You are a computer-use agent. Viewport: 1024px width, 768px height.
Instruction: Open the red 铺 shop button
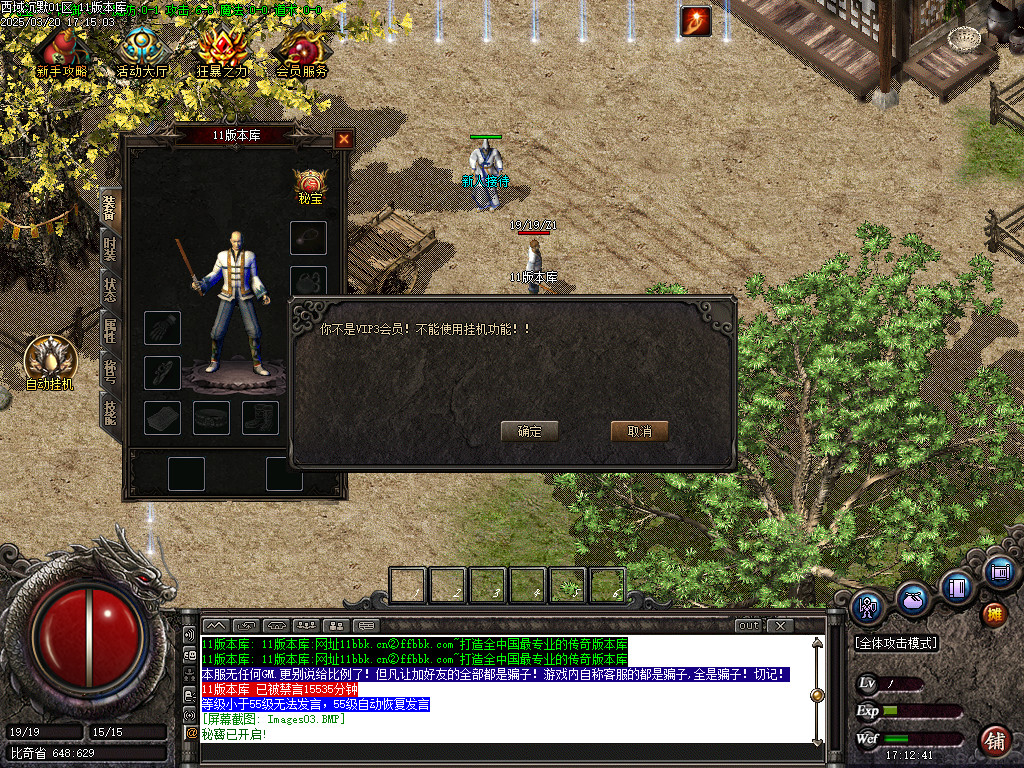point(994,741)
